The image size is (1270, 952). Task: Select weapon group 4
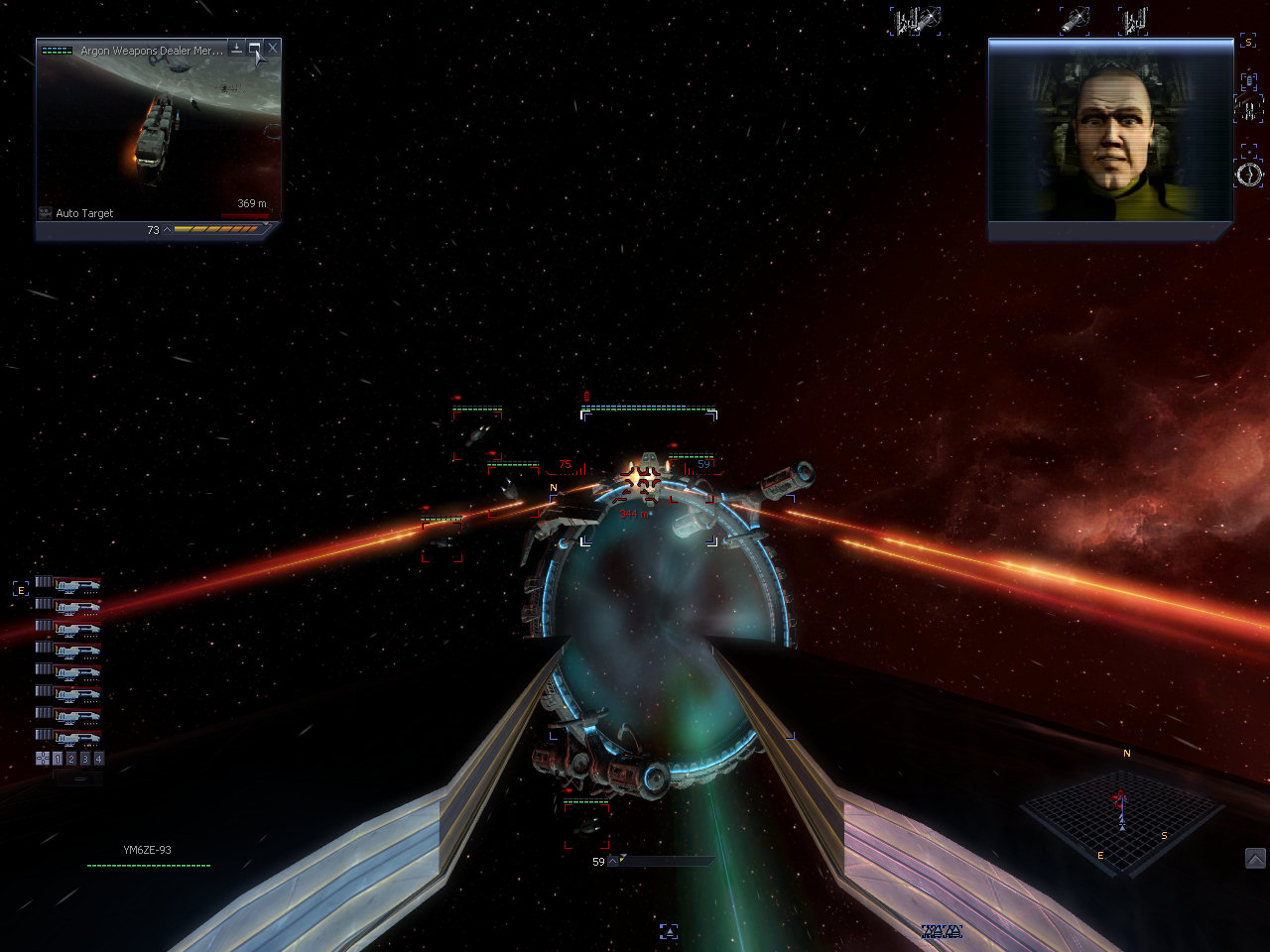98,759
